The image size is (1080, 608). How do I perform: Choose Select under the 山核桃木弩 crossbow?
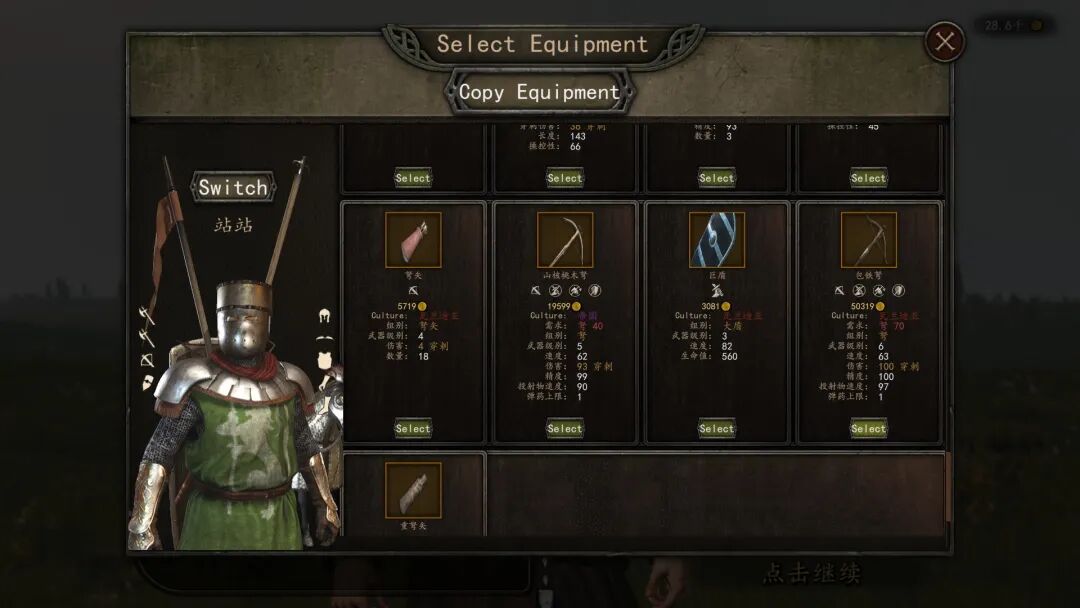coord(564,428)
